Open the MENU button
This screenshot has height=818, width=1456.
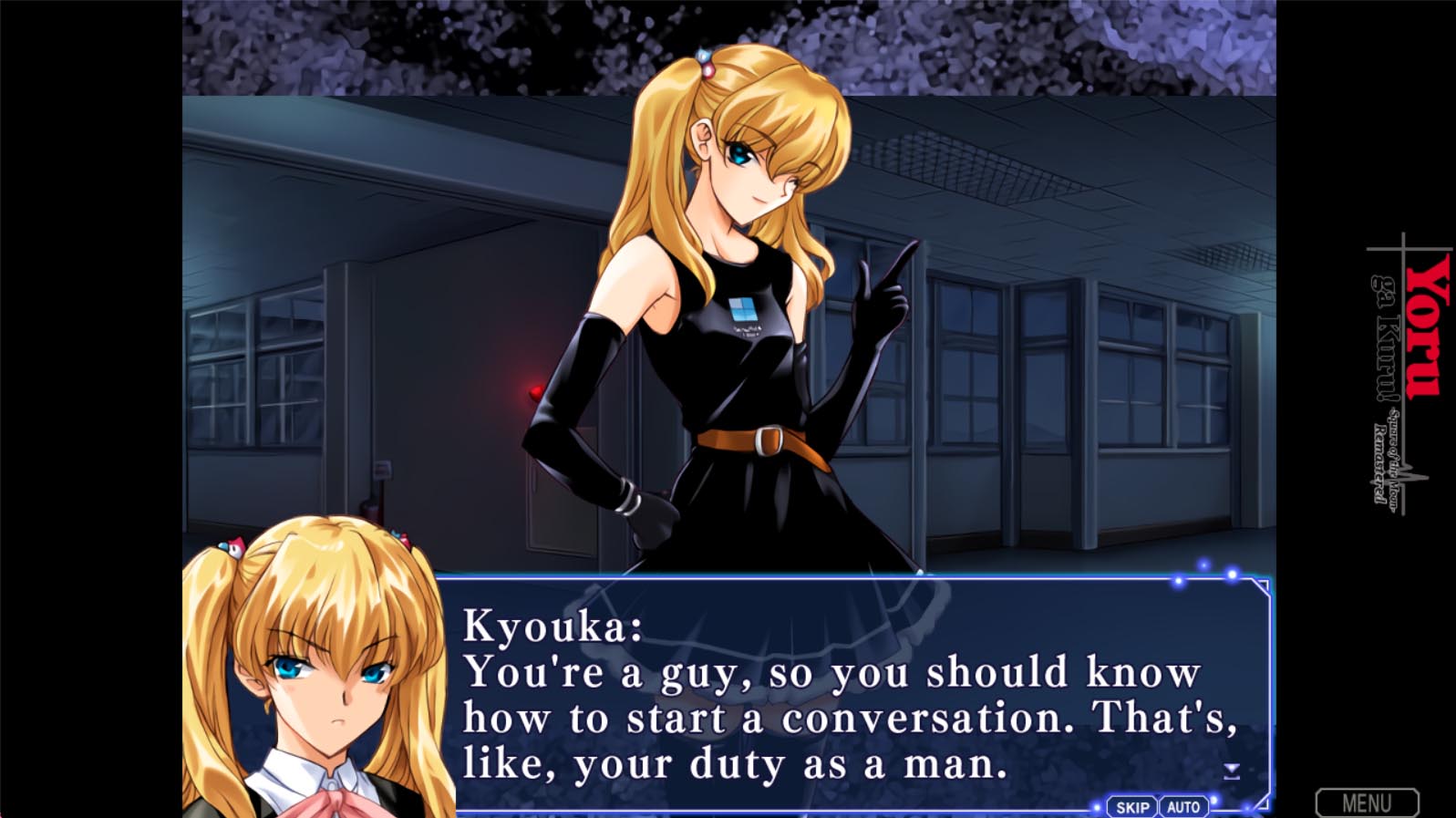point(1367,802)
